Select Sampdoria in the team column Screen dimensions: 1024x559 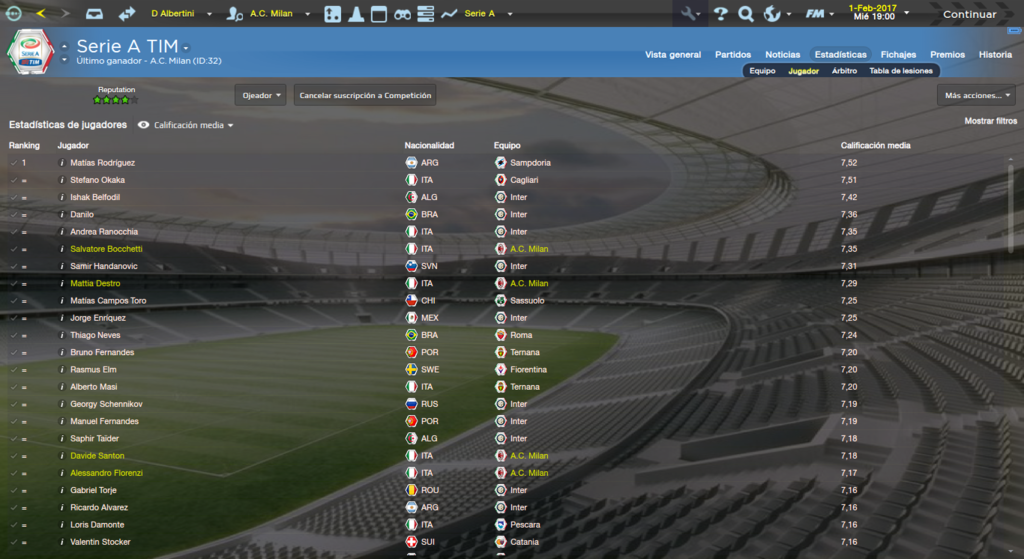pos(530,163)
